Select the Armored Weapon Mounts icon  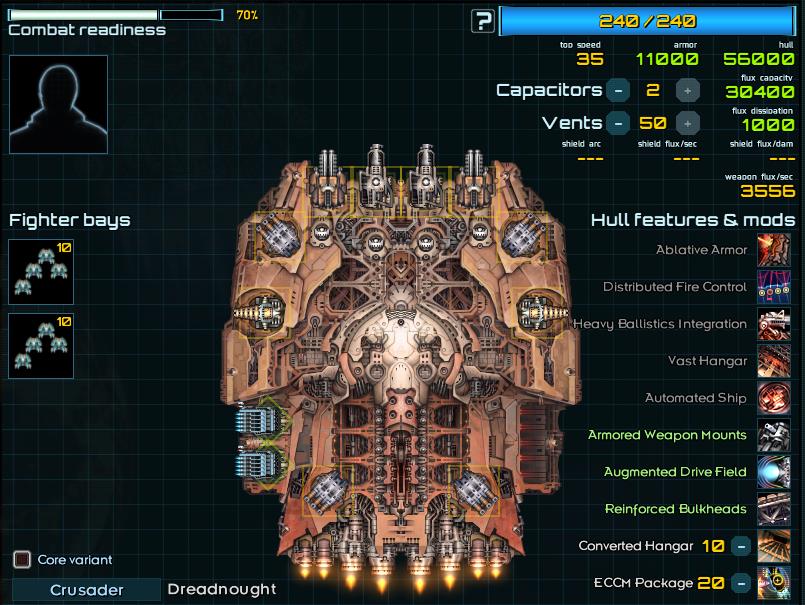click(774, 435)
